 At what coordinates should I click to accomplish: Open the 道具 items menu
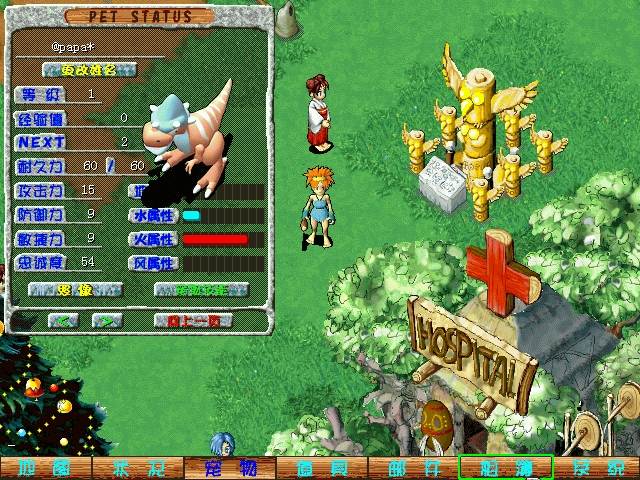321,468
